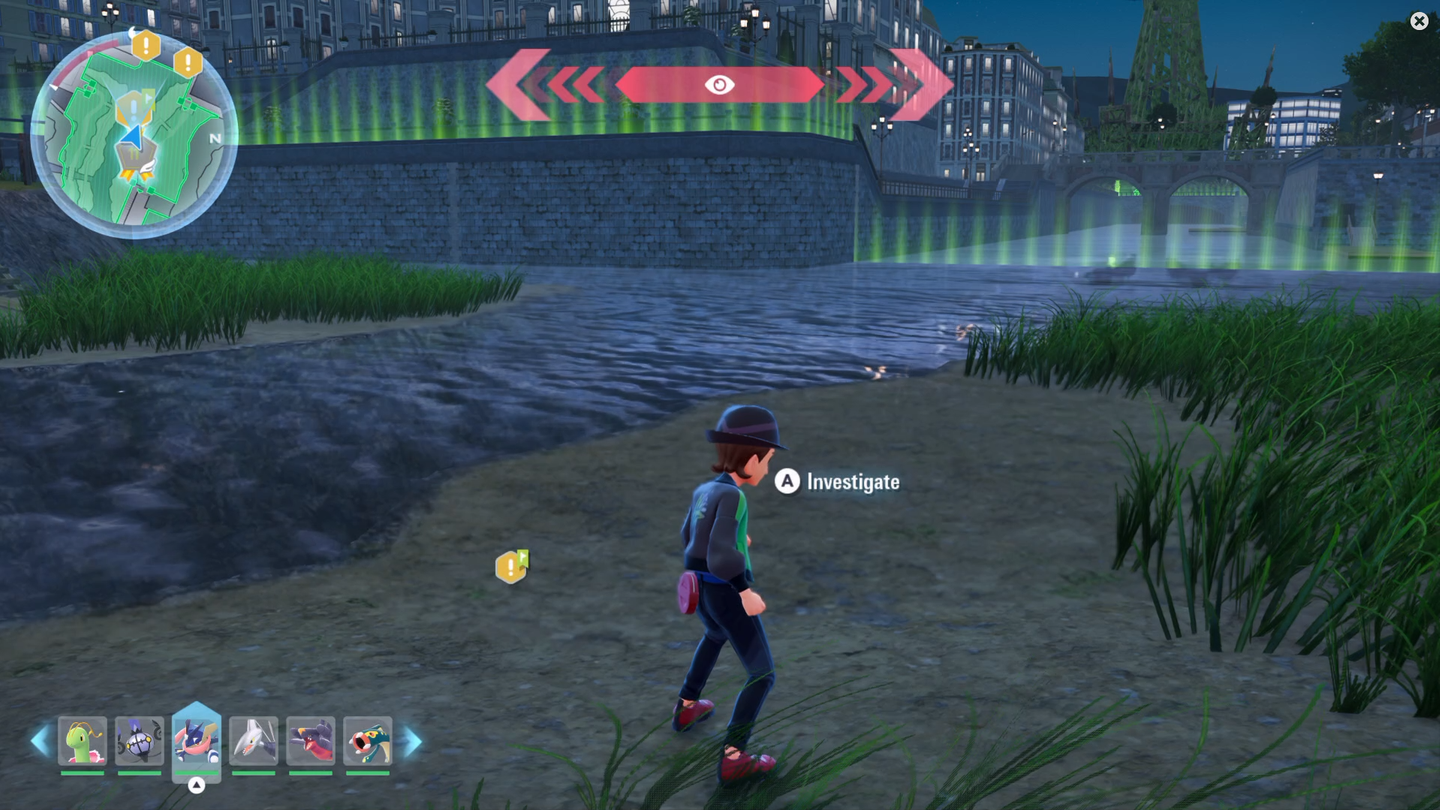Screen dimensions: 1440x810
Task: Select Meganium in the party bar
Action: [82, 742]
